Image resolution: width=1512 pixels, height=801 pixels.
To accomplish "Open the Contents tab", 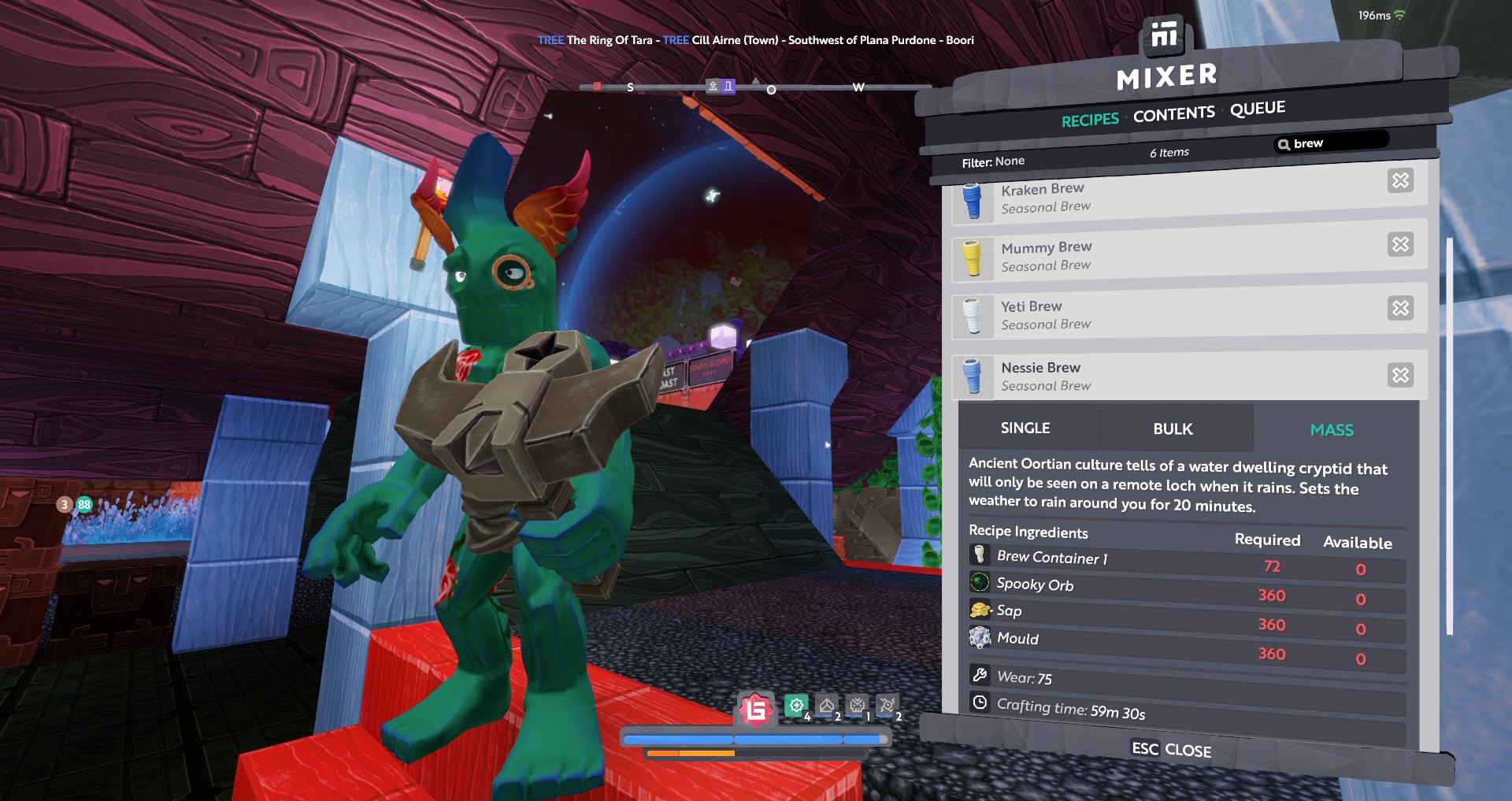I will click(x=1173, y=114).
